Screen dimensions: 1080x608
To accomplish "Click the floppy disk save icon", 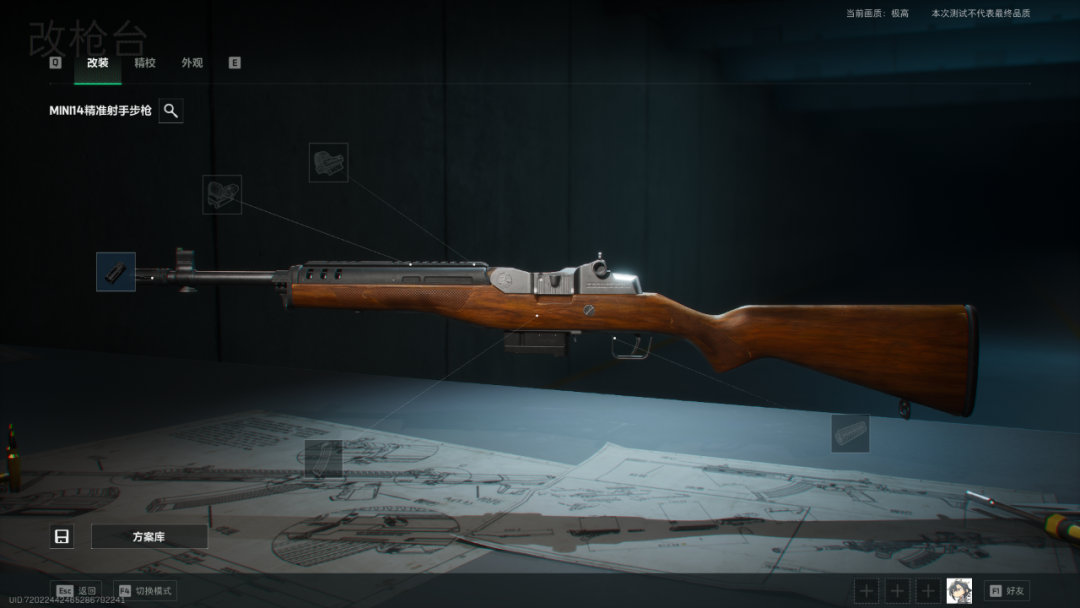I will point(62,537).
